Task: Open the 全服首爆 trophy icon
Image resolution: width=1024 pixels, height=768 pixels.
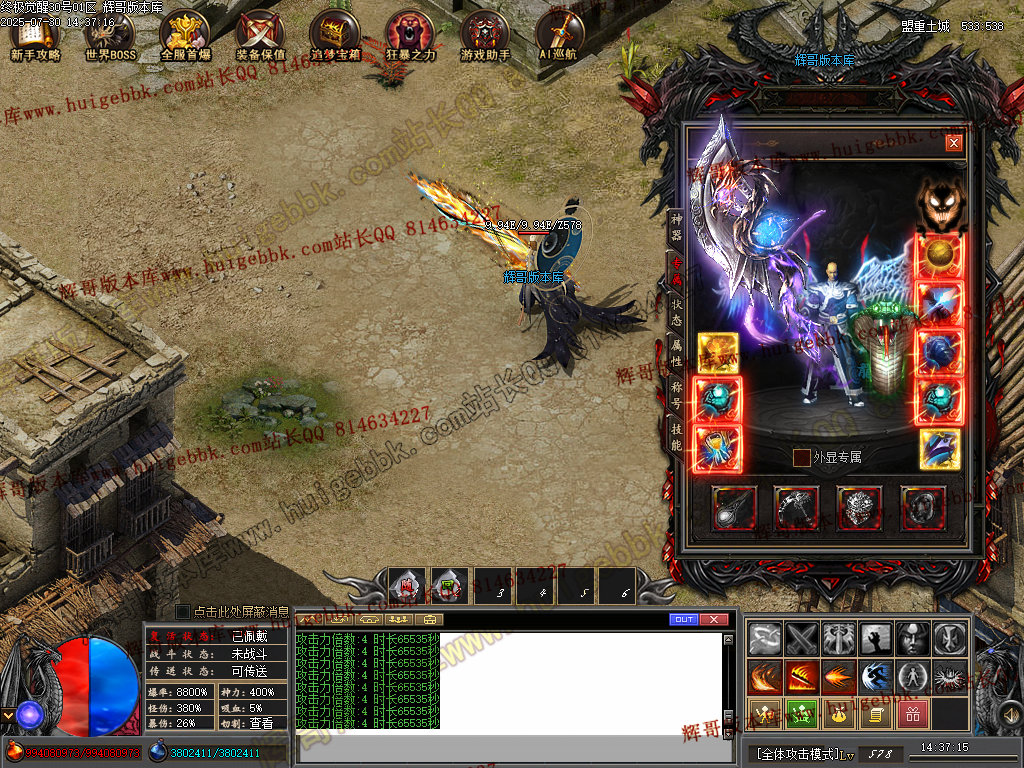Action: click(x=185, y=36)
